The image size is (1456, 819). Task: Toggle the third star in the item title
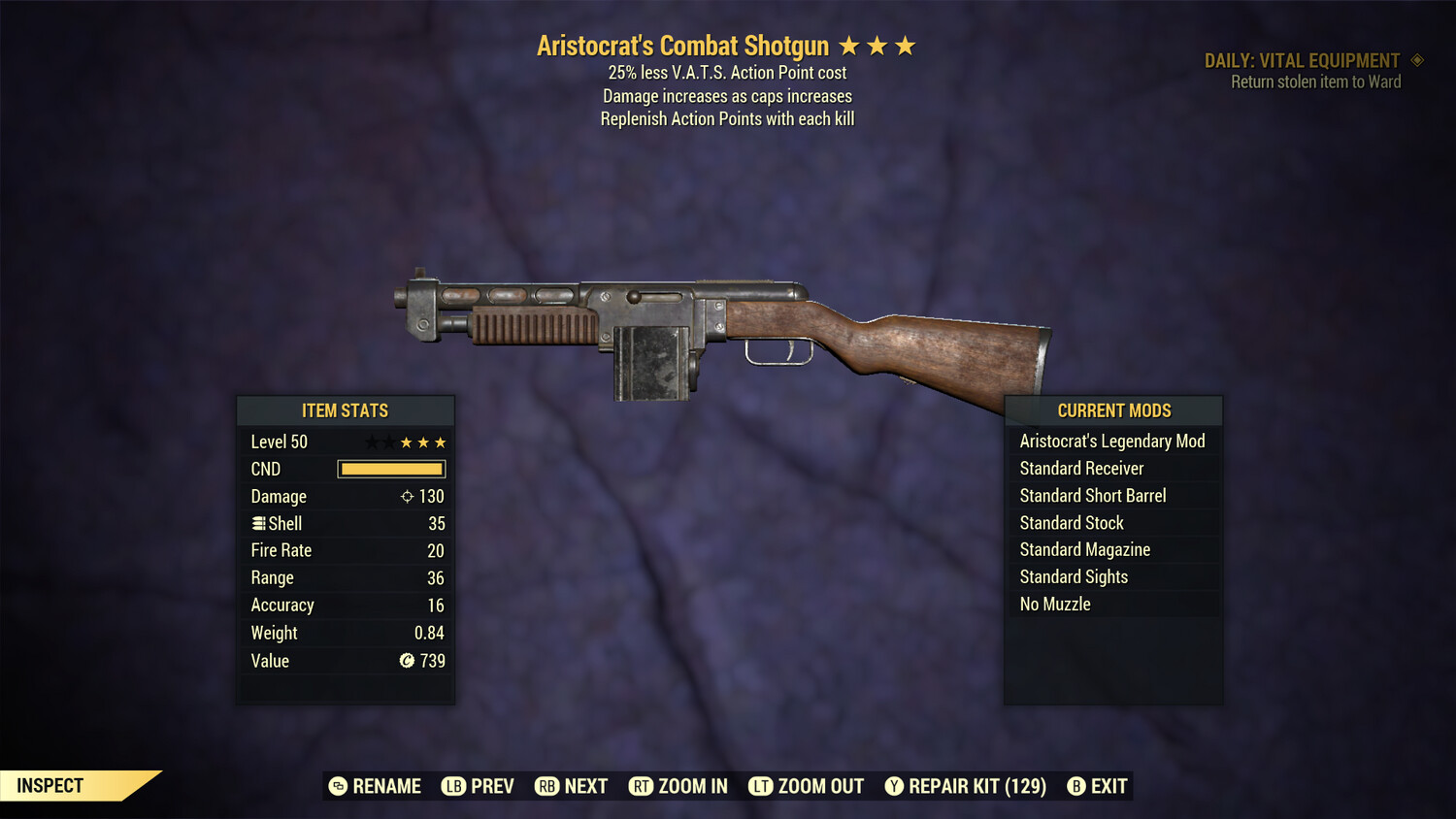907,44
